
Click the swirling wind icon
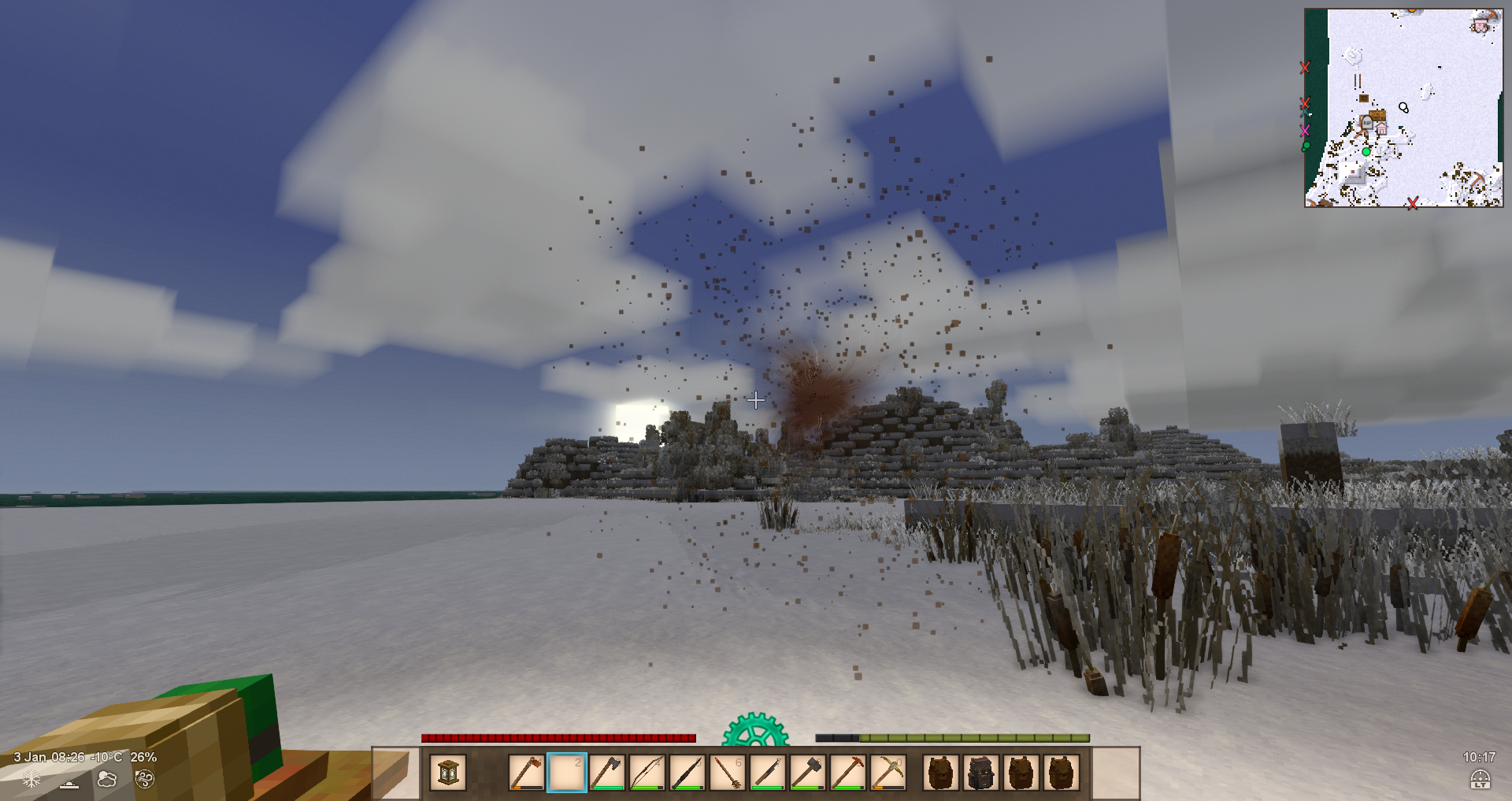[x=144, y=779]
